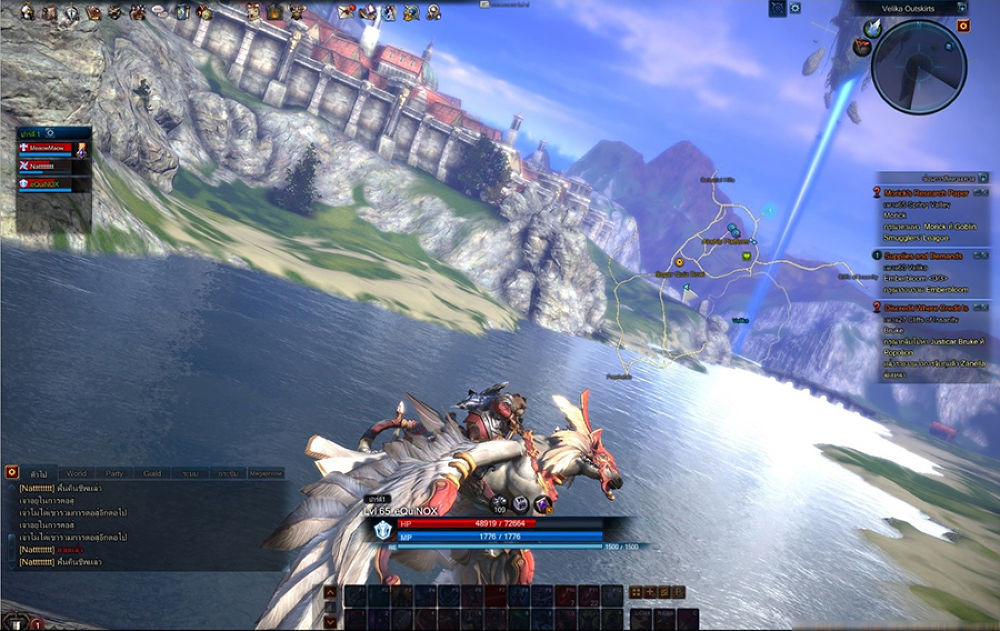
Task: Click the hotbar page up arrow
Action: pos(330,592)
